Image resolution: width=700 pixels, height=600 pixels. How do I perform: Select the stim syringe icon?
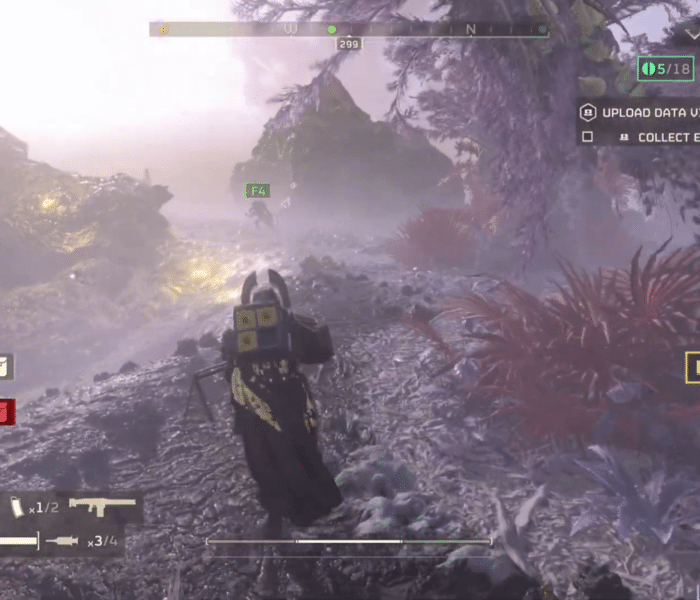[62, 541]
